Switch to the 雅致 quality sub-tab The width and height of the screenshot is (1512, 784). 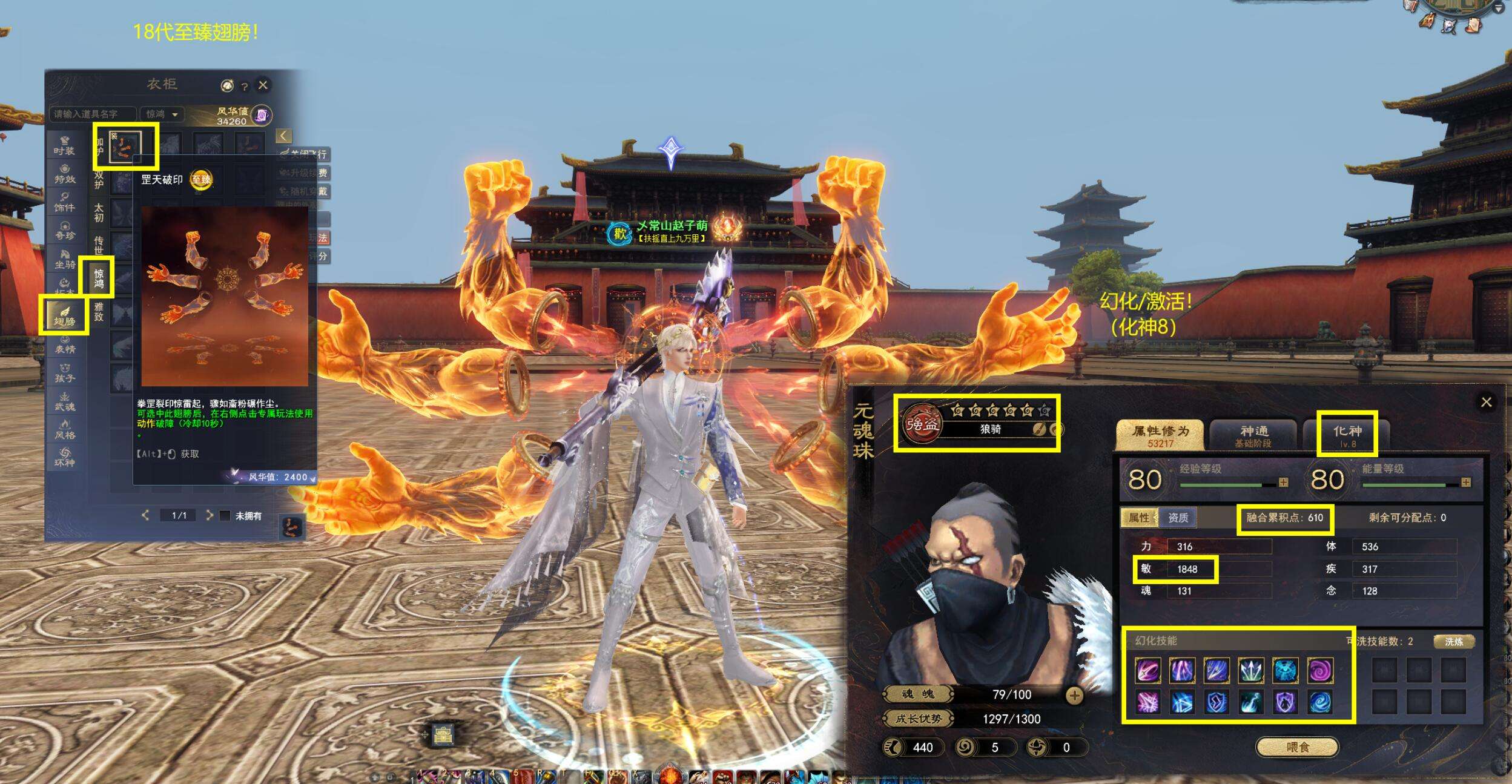click(x=99, y=312)
